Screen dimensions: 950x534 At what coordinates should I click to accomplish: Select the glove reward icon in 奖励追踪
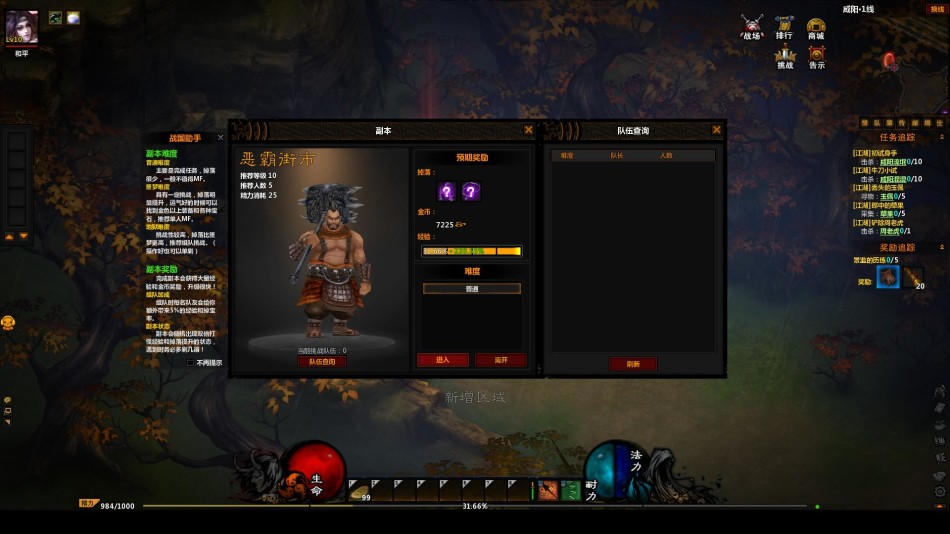coord(888,277)
